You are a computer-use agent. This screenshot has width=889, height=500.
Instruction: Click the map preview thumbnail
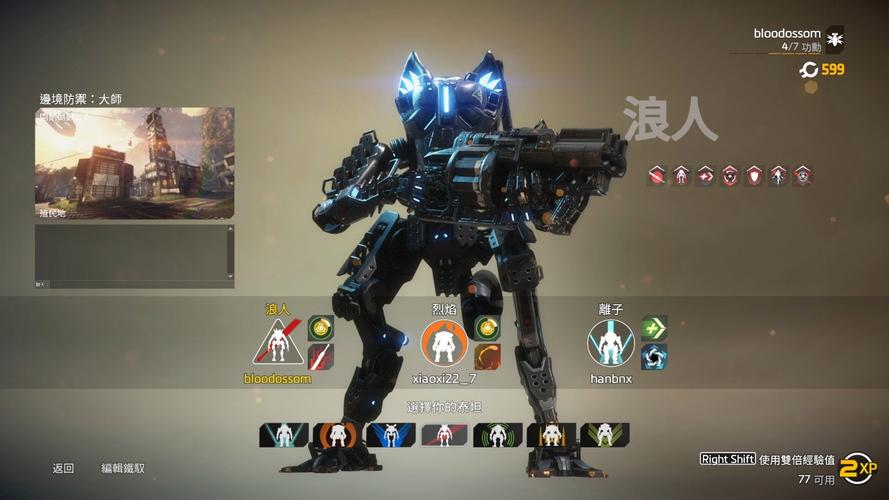pyautogui.click(x=135, y=163)
